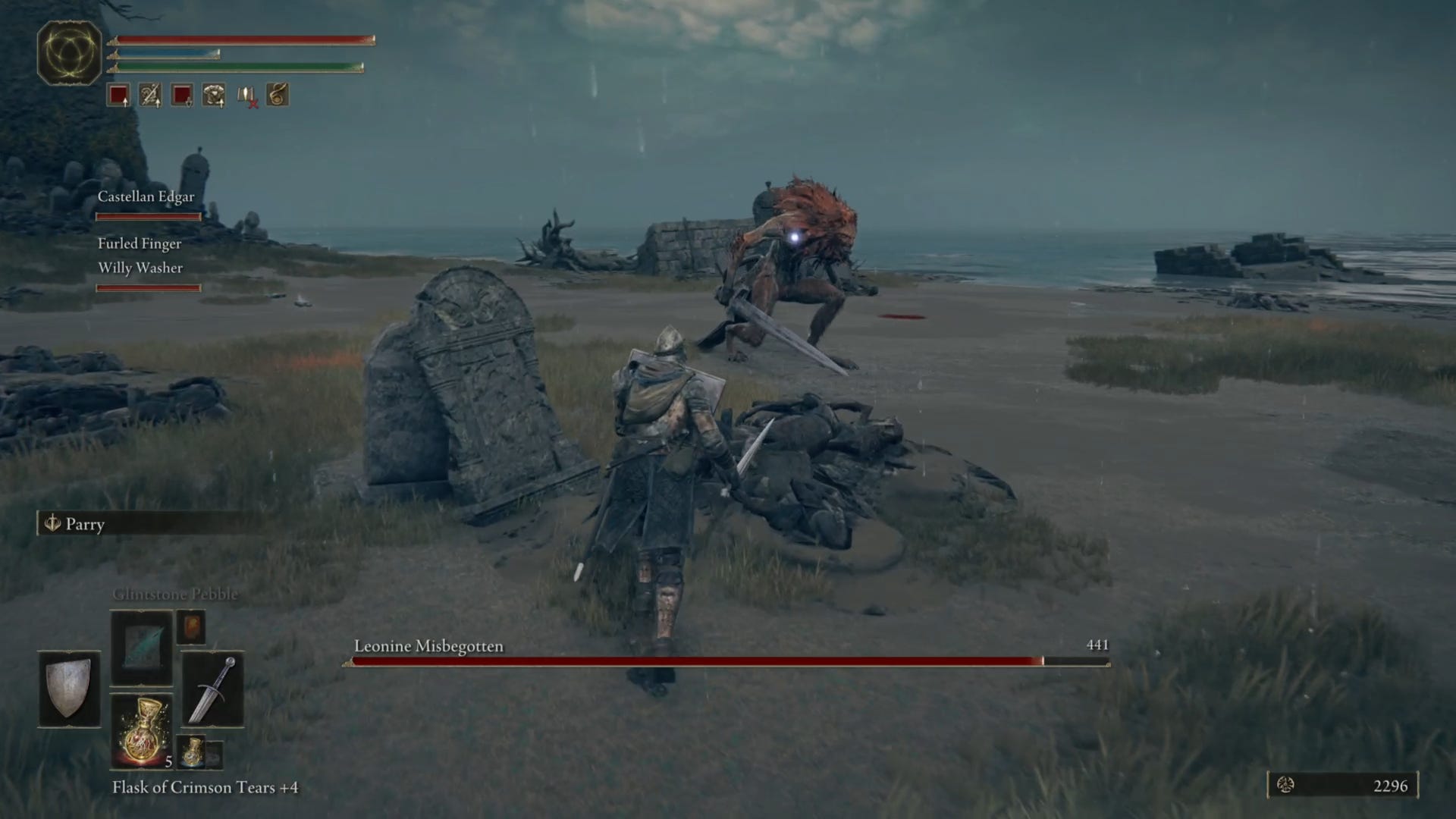Viewport: 1456px width, 819px height.
Task: Select the equipped shield slot icon
Action: click(x=68, y=689)
